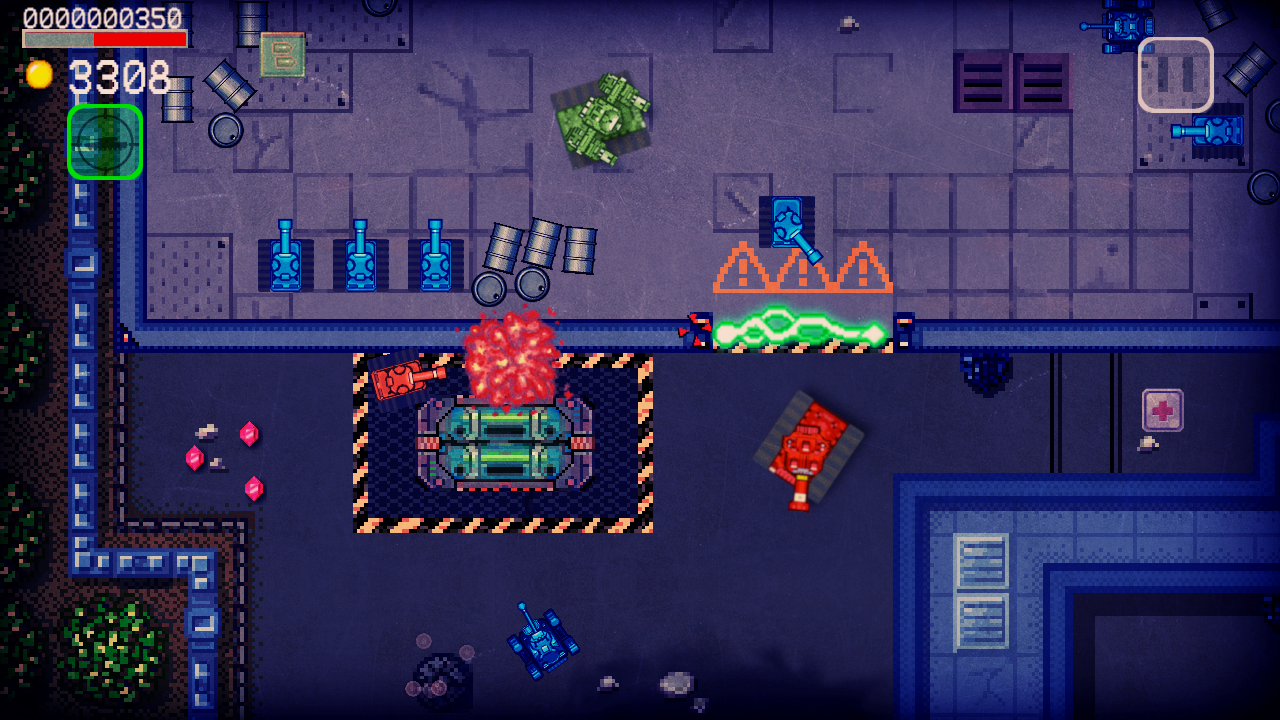Viewport: 1280px width, 720px height.
Task: Click the coin total showing 3308
Action: 120,75
